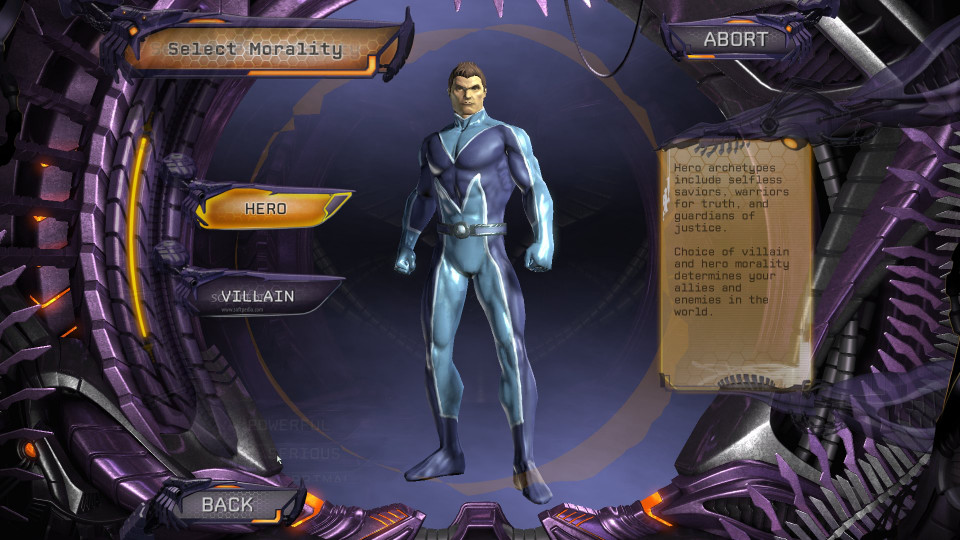Go BACK to the previous step
Image resolution: width=960 pixels, height=540 pixels.
228,504
